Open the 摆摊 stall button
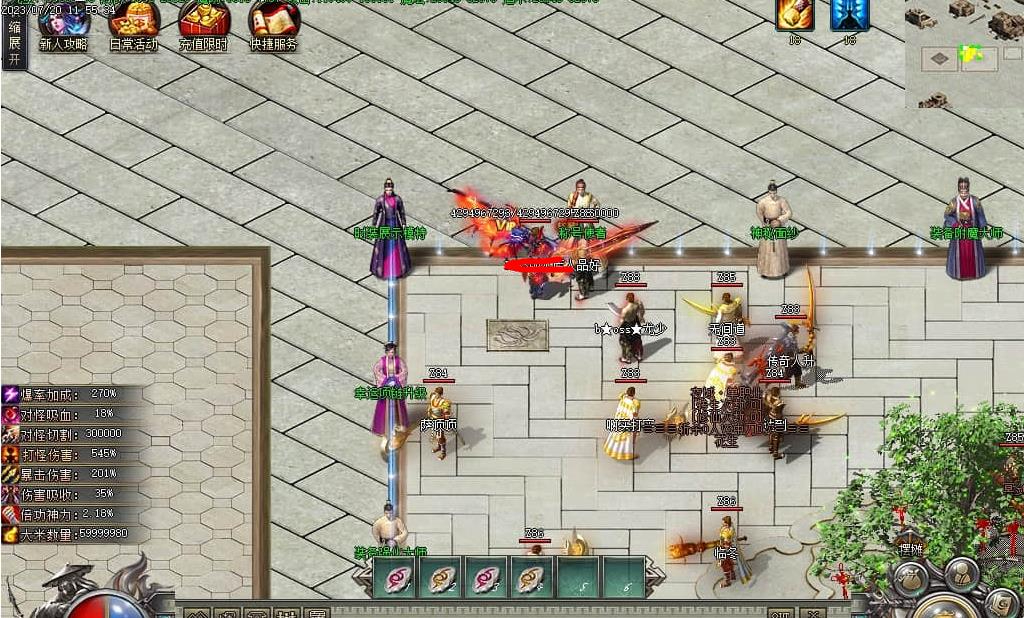Screen dimensions: 1024x618 click(910, 548)
